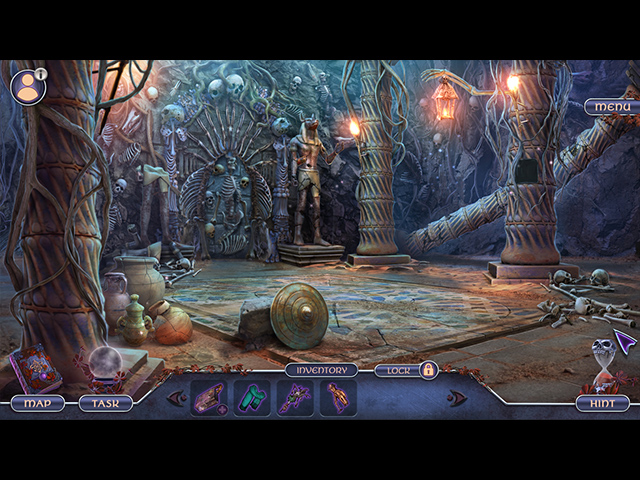Open the Menu button
640x480 pixels.
tap(610, 106)
